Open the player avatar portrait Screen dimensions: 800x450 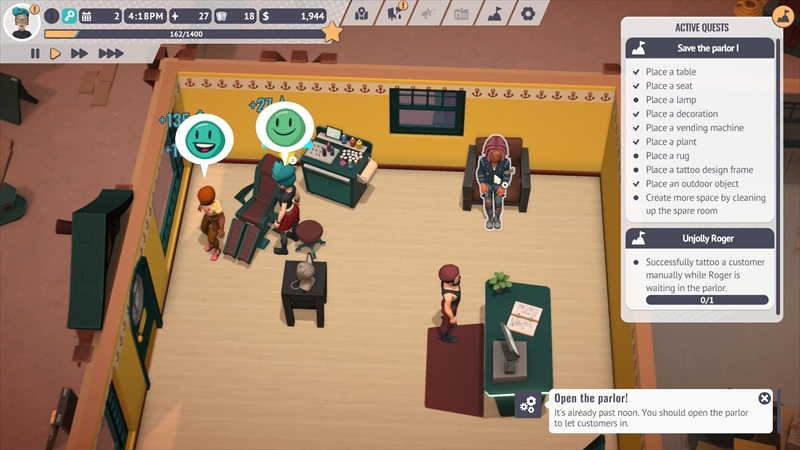20,20
